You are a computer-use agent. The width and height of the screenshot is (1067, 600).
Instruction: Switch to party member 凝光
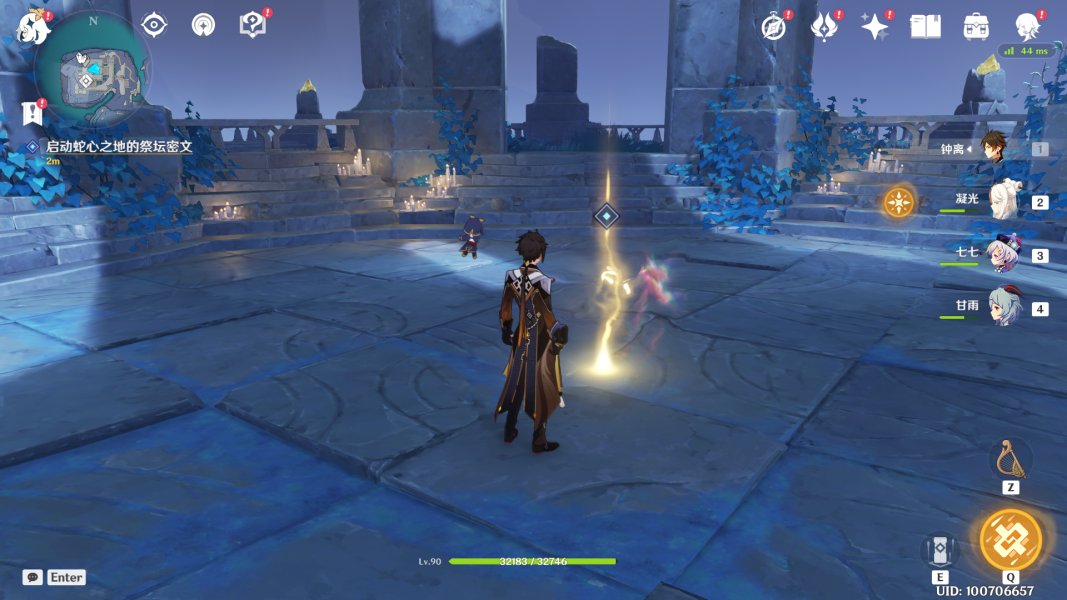click(1003, 201)
